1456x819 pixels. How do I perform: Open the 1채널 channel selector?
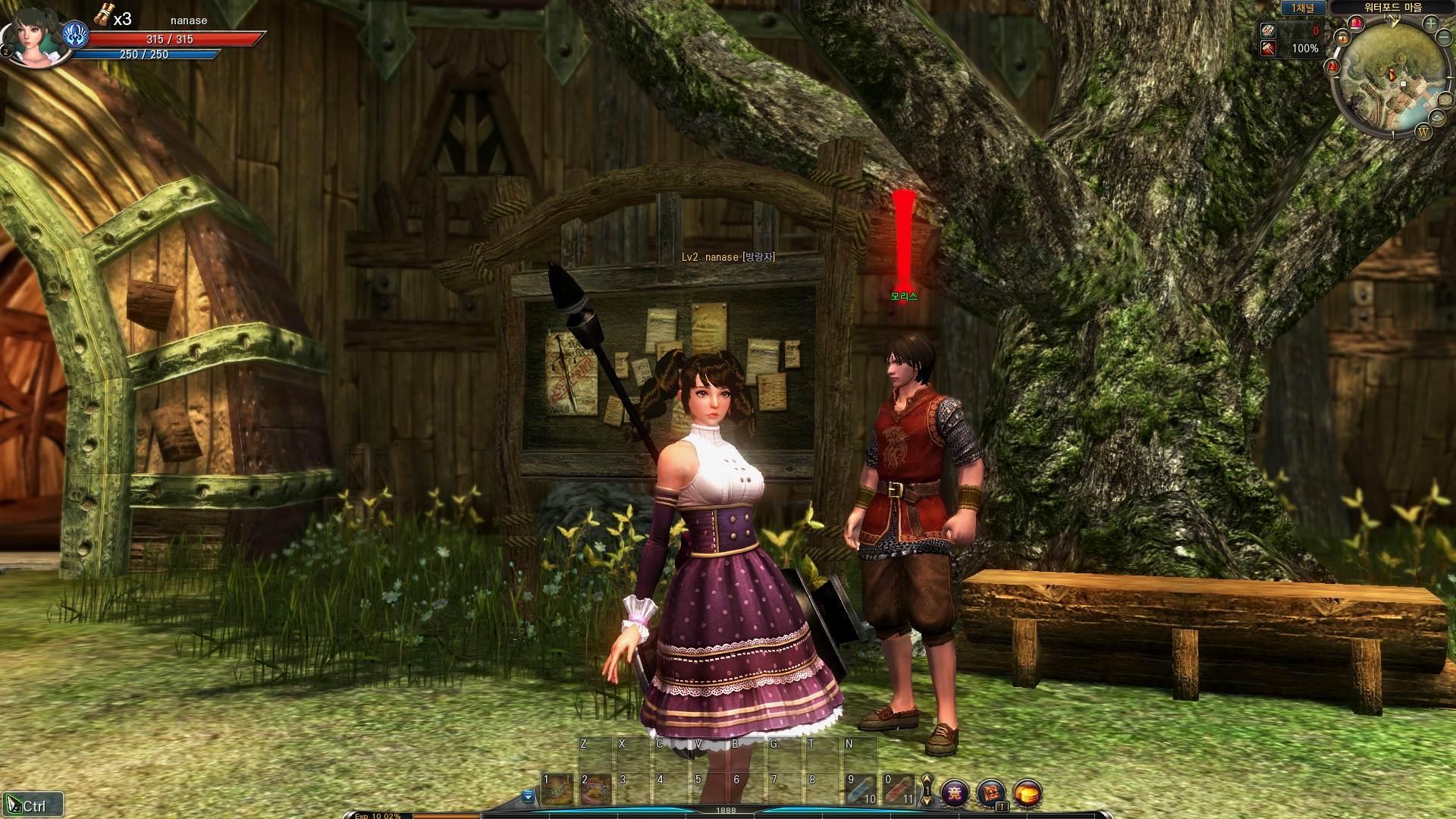pyautogui.click(x=1303, y=8)
